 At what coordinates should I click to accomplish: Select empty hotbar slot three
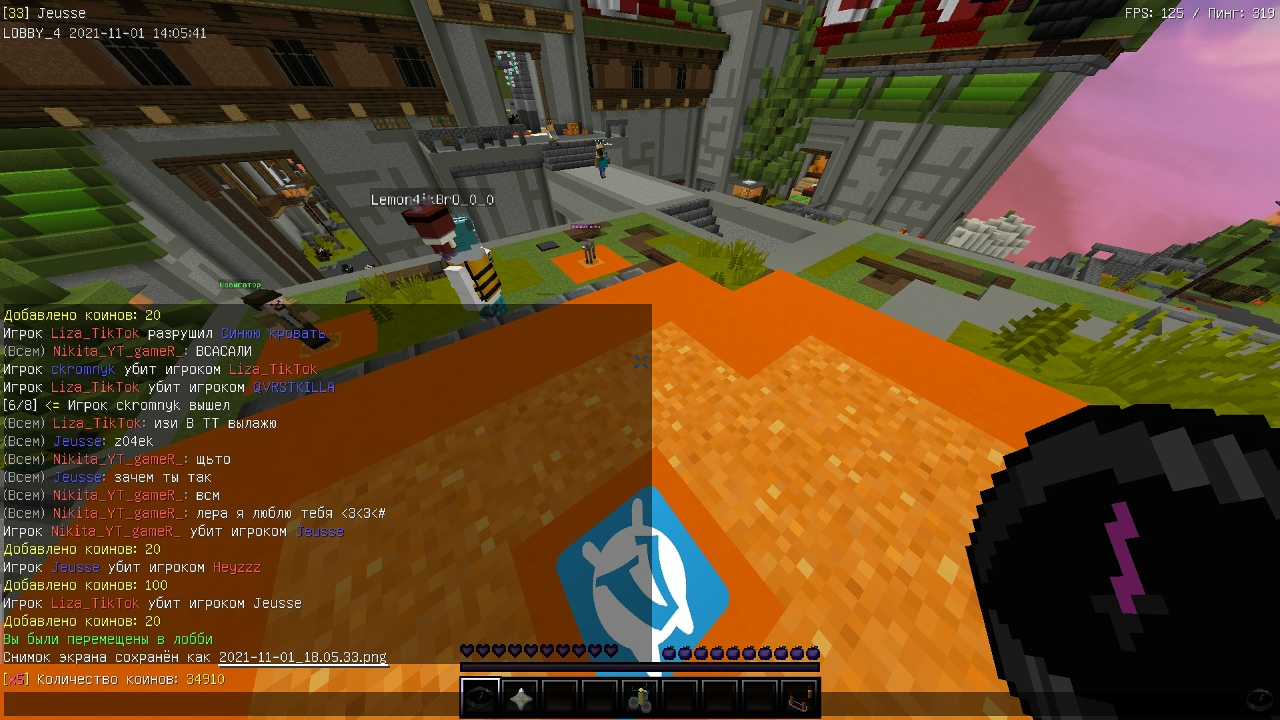tap(560, 697)
